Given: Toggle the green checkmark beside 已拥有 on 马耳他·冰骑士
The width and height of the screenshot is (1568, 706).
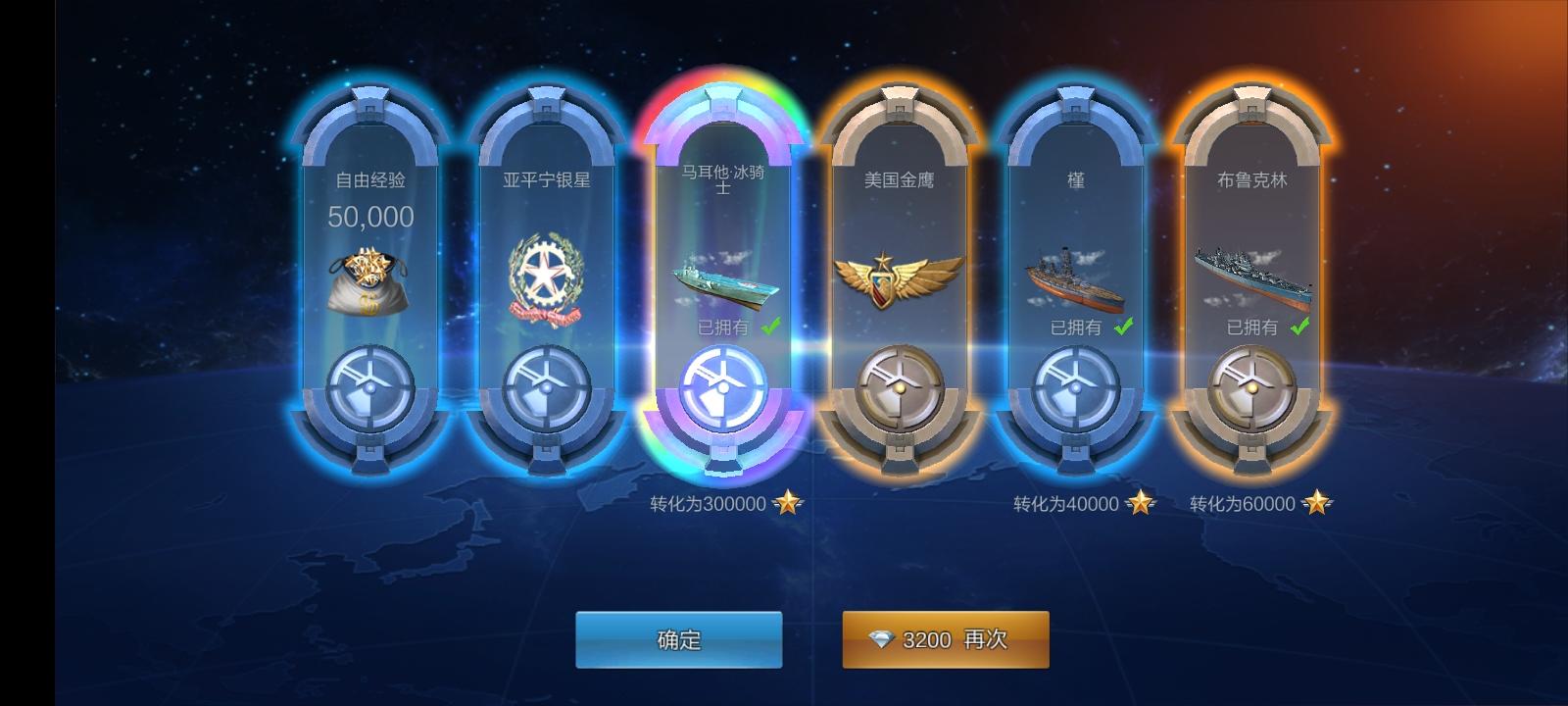Looking at the screenshot, I should [x=767, y=328].
